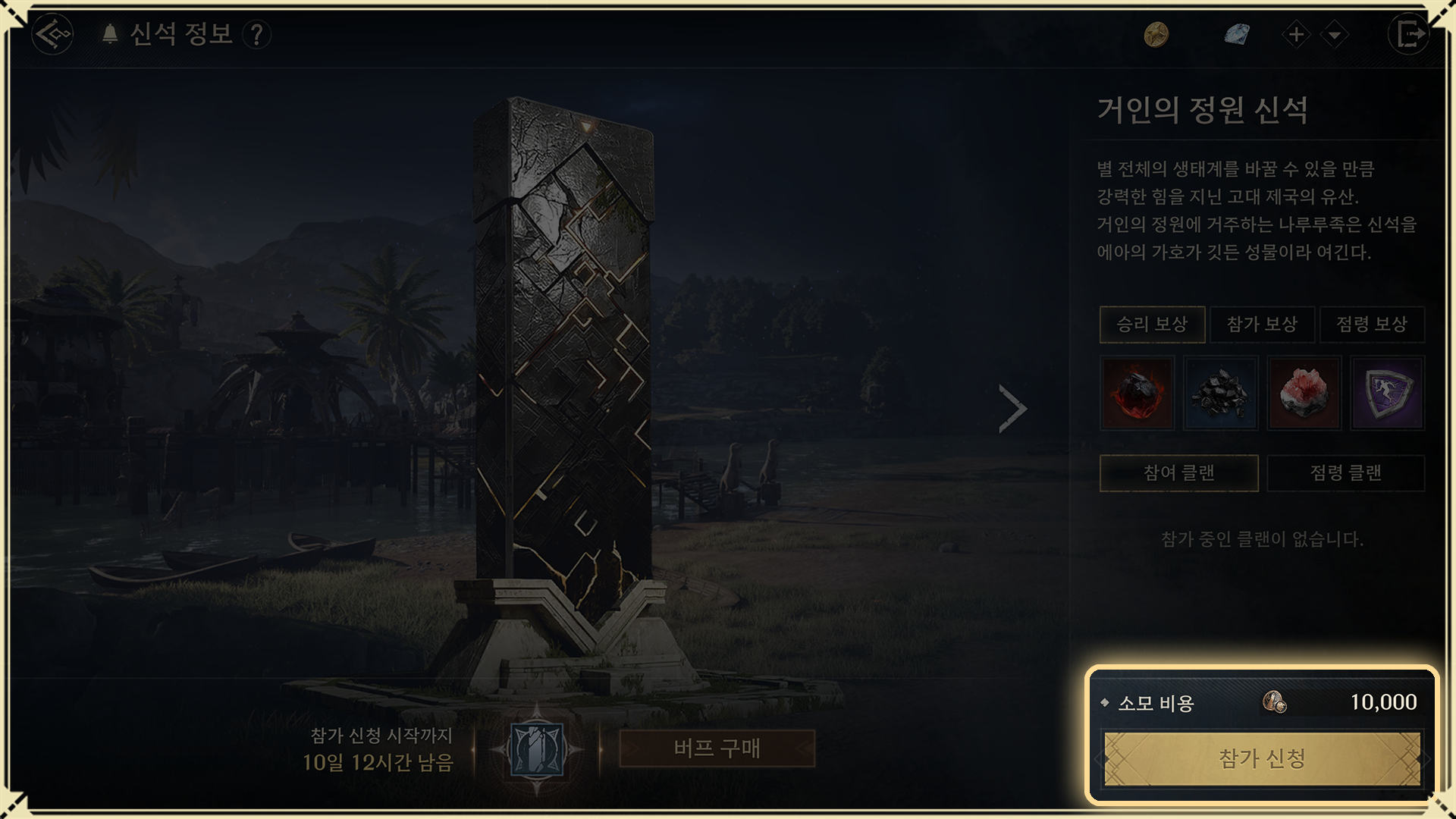Open the 버프 구매 shop
The height and width of the screenshot is (819, 1456).
(x=717, y=749)
